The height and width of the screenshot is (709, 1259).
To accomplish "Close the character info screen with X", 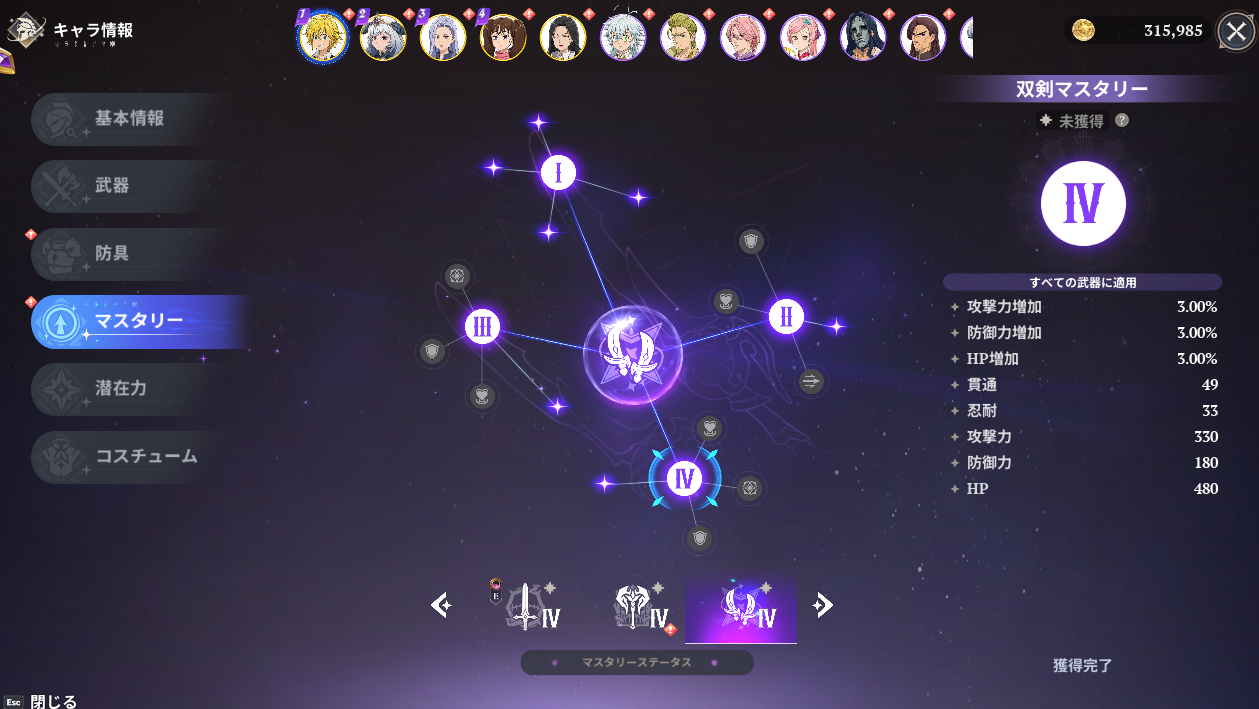I will click(x=1237, y=32).
